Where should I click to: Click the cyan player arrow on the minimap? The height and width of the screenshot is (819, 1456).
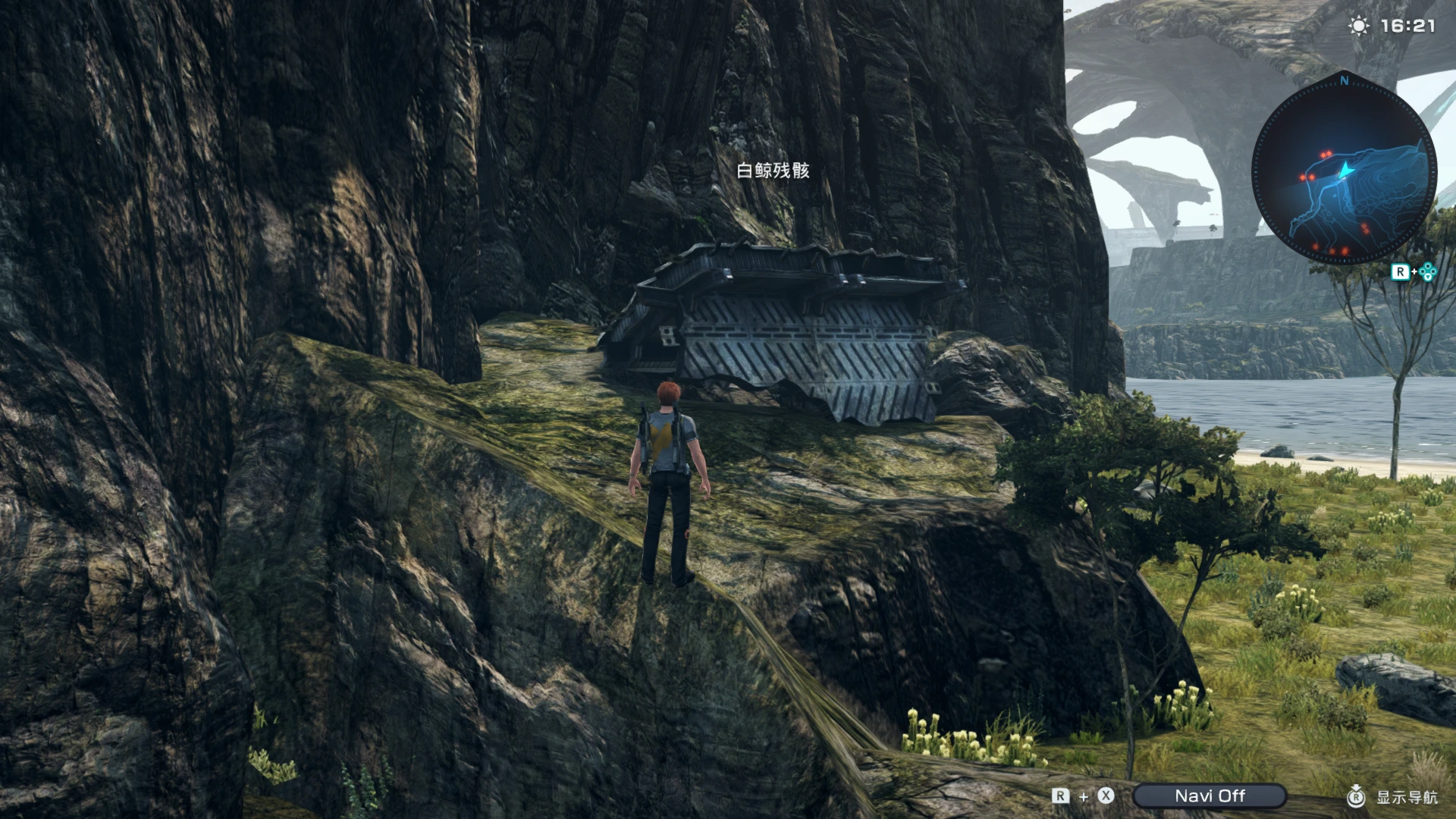click(x=1347, y=171)
